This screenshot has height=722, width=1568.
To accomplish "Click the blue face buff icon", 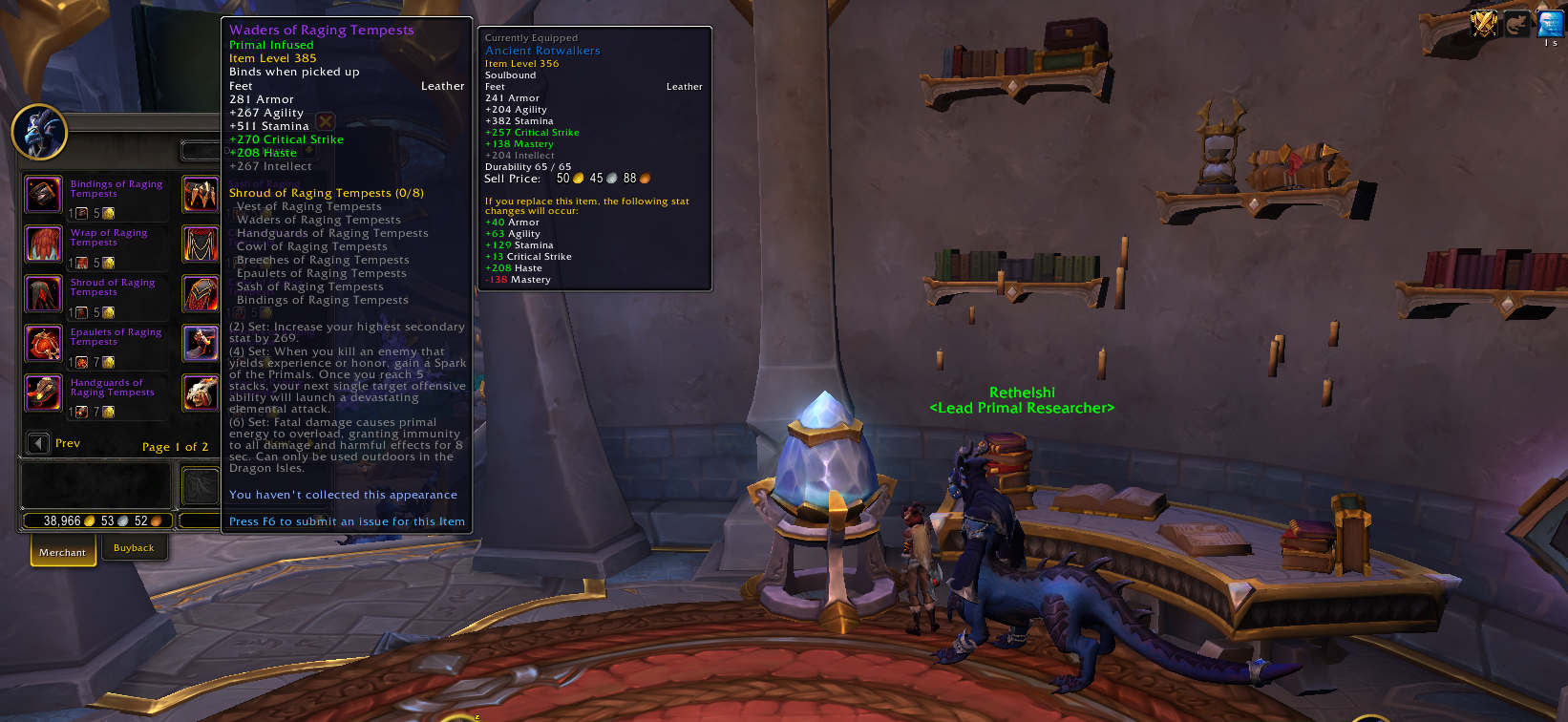I will click(x=1550, y=24).
